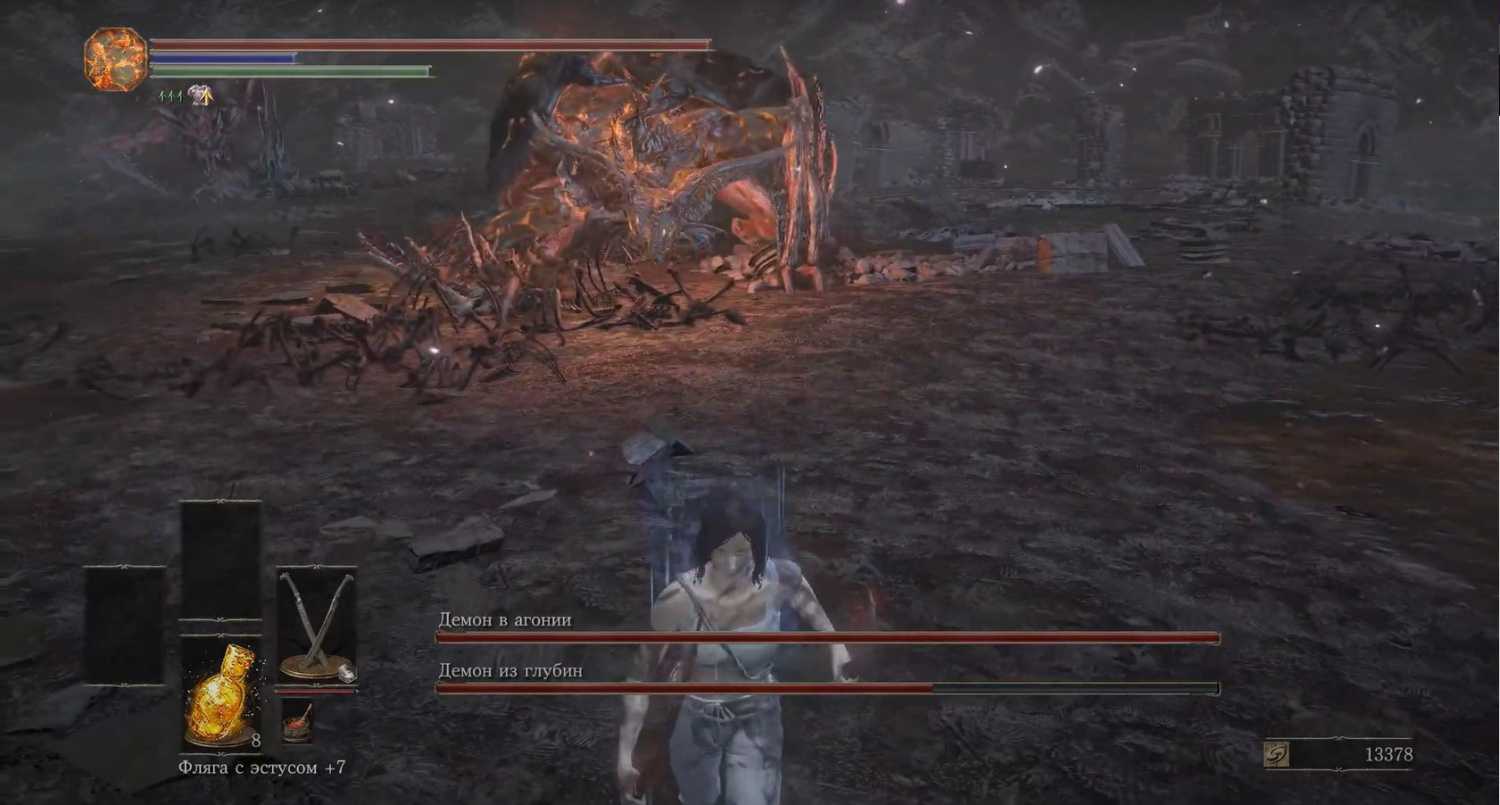Select the Estus Flask quick item slot
1500x805 pixels.
(221, 693)
